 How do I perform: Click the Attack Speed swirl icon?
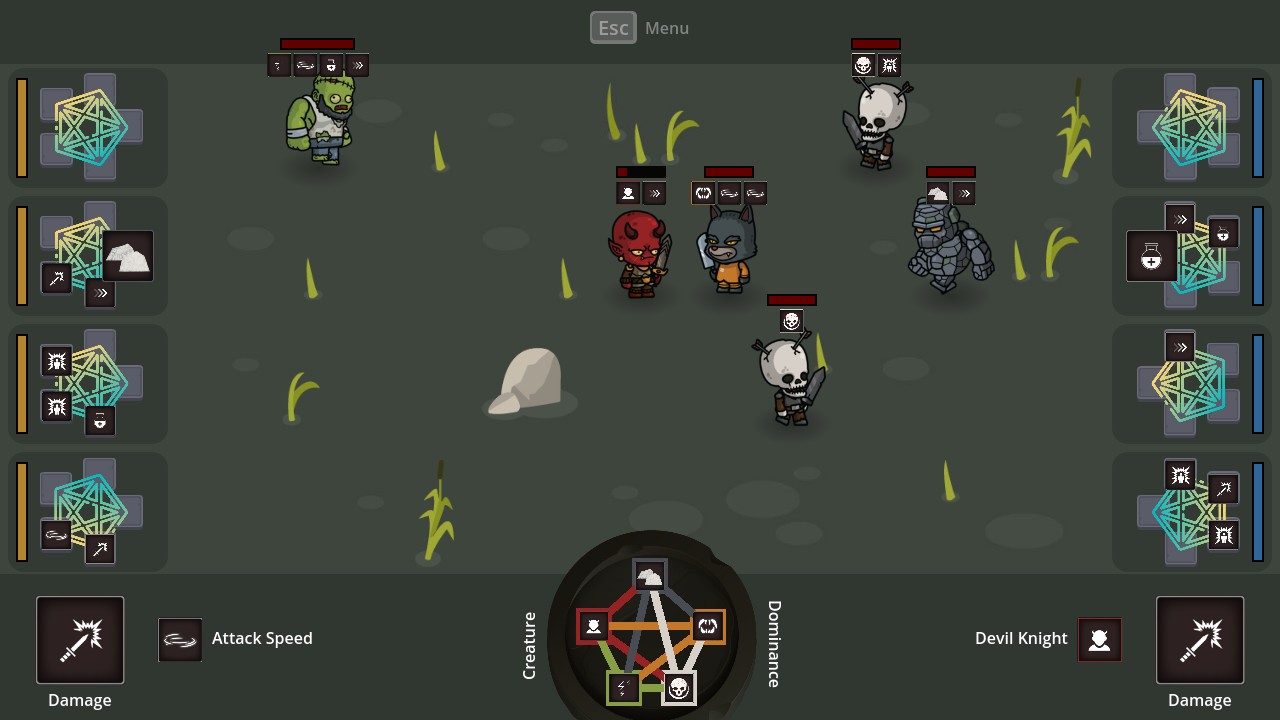point(180,639)
